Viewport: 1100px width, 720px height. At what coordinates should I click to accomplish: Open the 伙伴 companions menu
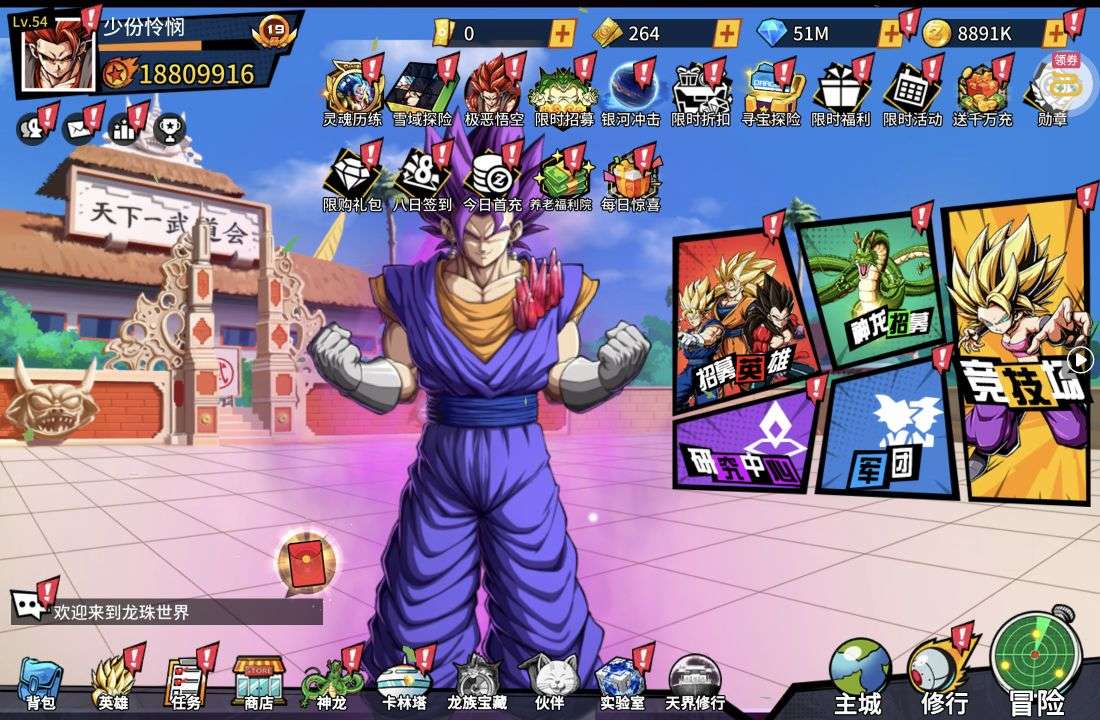(548, 682)
